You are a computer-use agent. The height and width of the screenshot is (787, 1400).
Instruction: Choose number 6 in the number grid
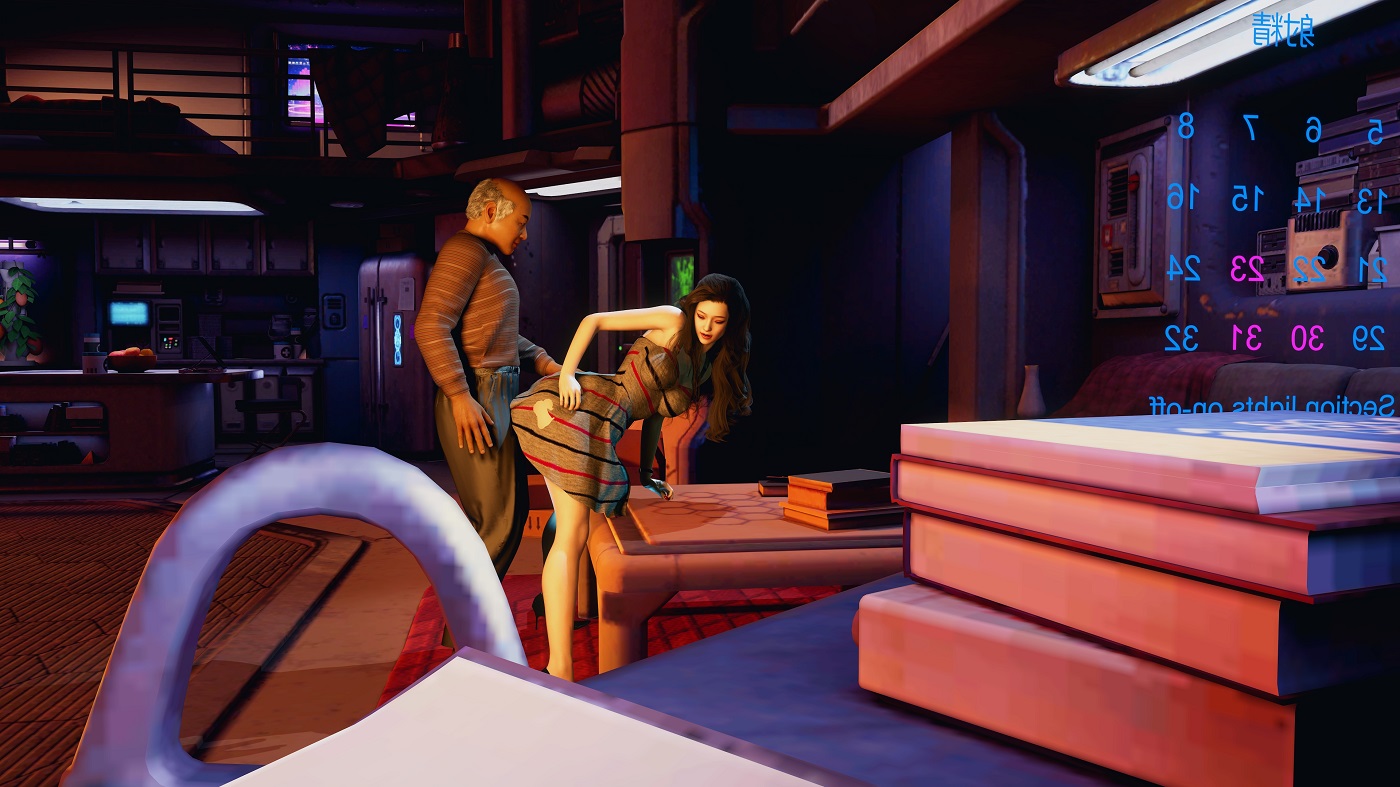click(x=1313, y=130)
